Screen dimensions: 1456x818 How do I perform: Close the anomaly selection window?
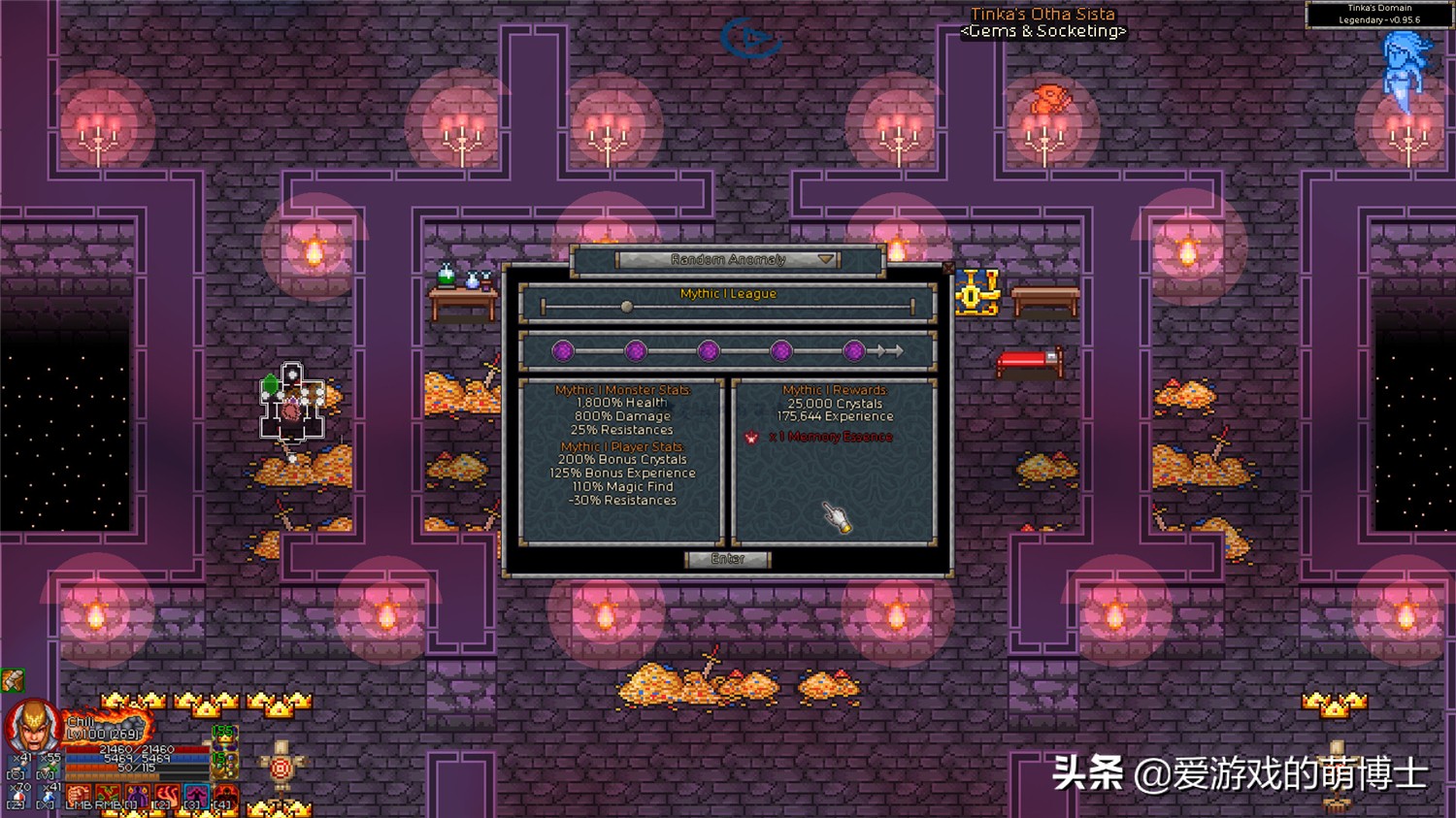tap(948, 268)
